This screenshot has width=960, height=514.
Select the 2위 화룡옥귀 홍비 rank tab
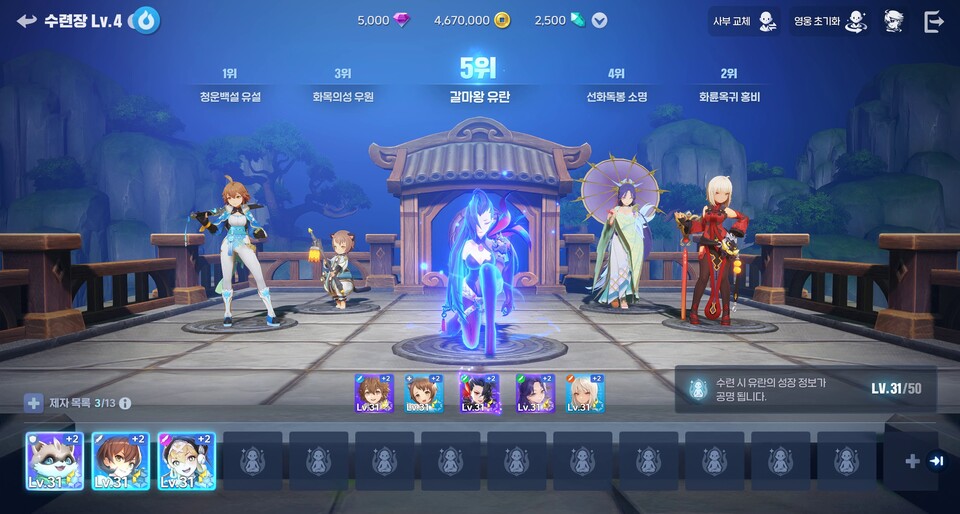click(729, 87)
